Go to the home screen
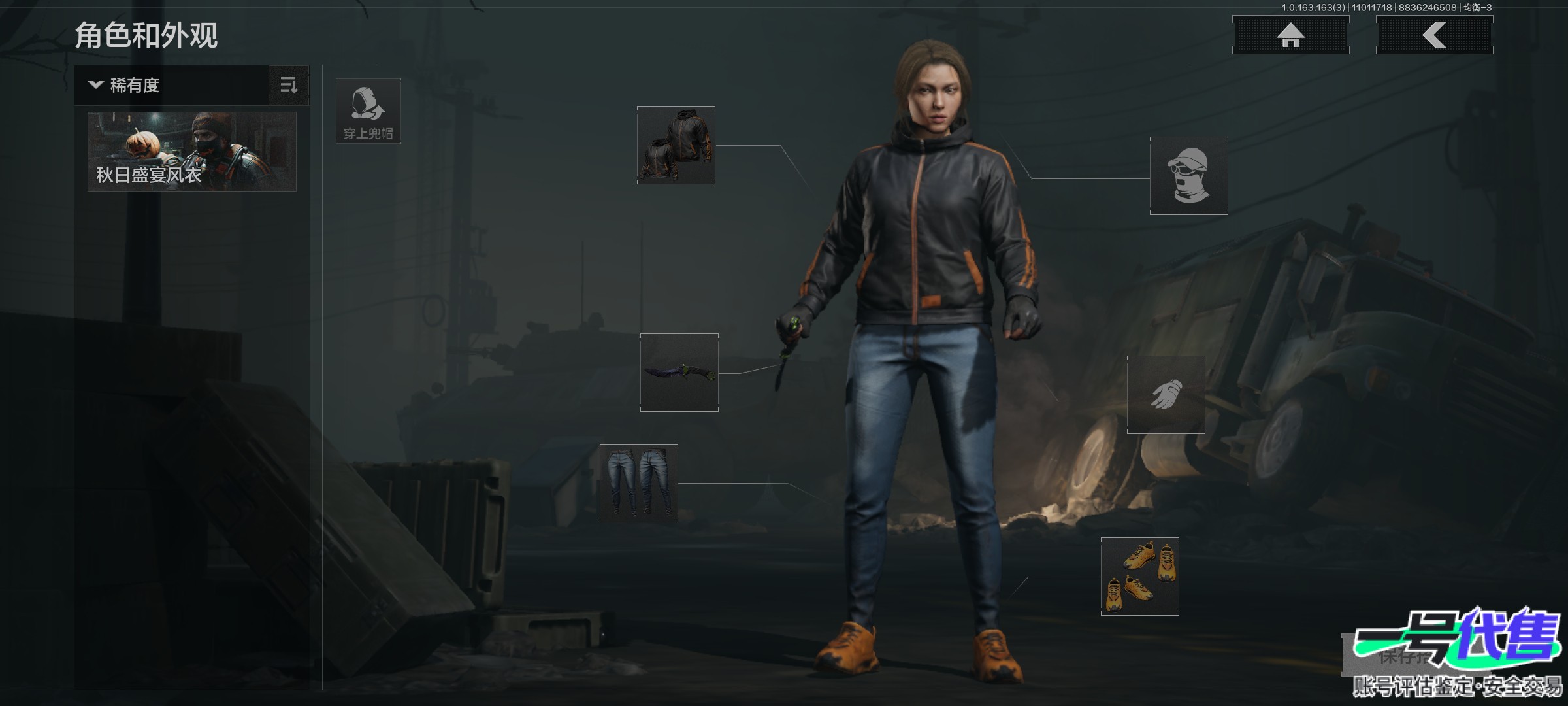1568x706 pixels. coord(1290,35)
